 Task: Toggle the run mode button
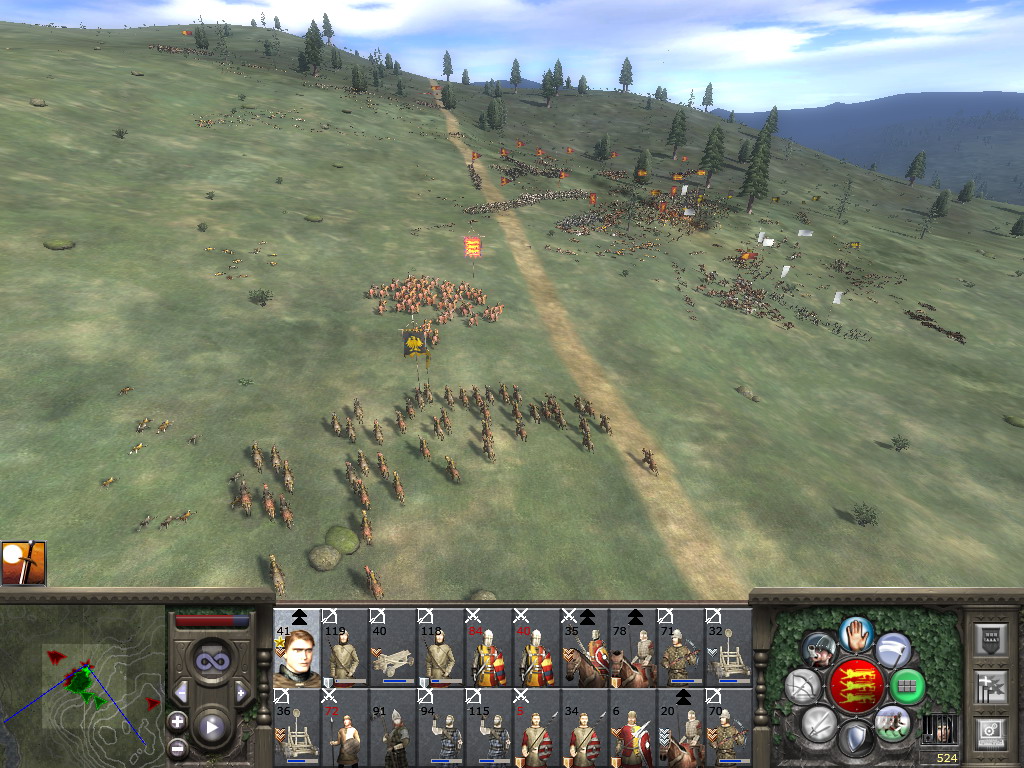(893, 722)
